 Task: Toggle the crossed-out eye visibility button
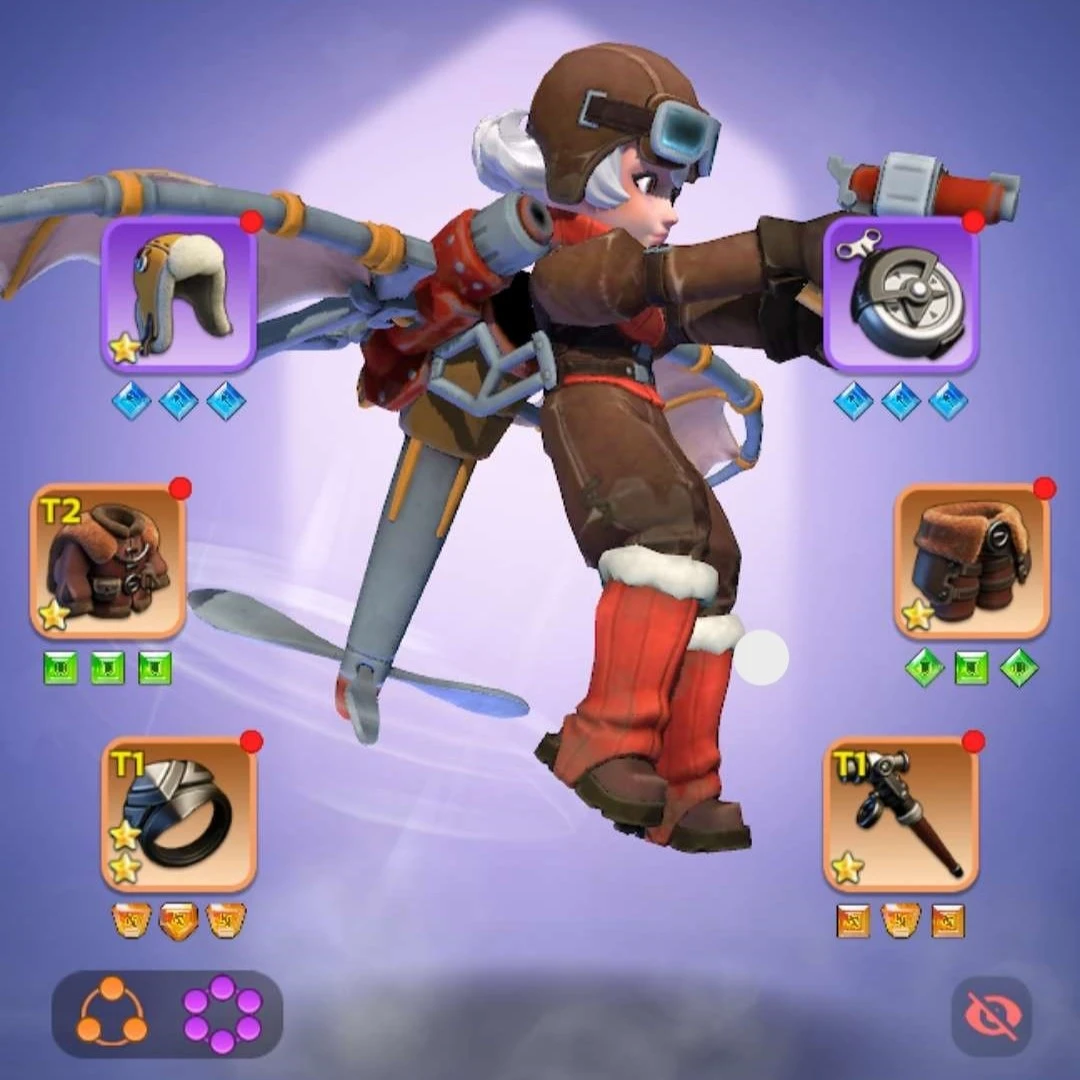point(990,1016)
